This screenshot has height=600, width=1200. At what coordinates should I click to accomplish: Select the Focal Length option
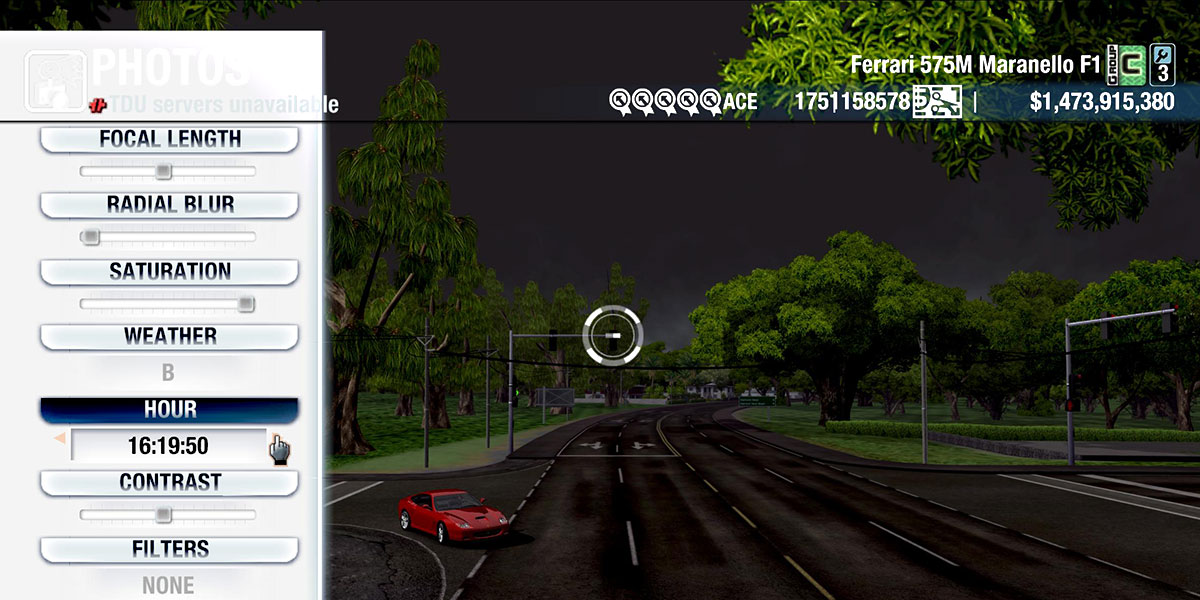(169, 140)
